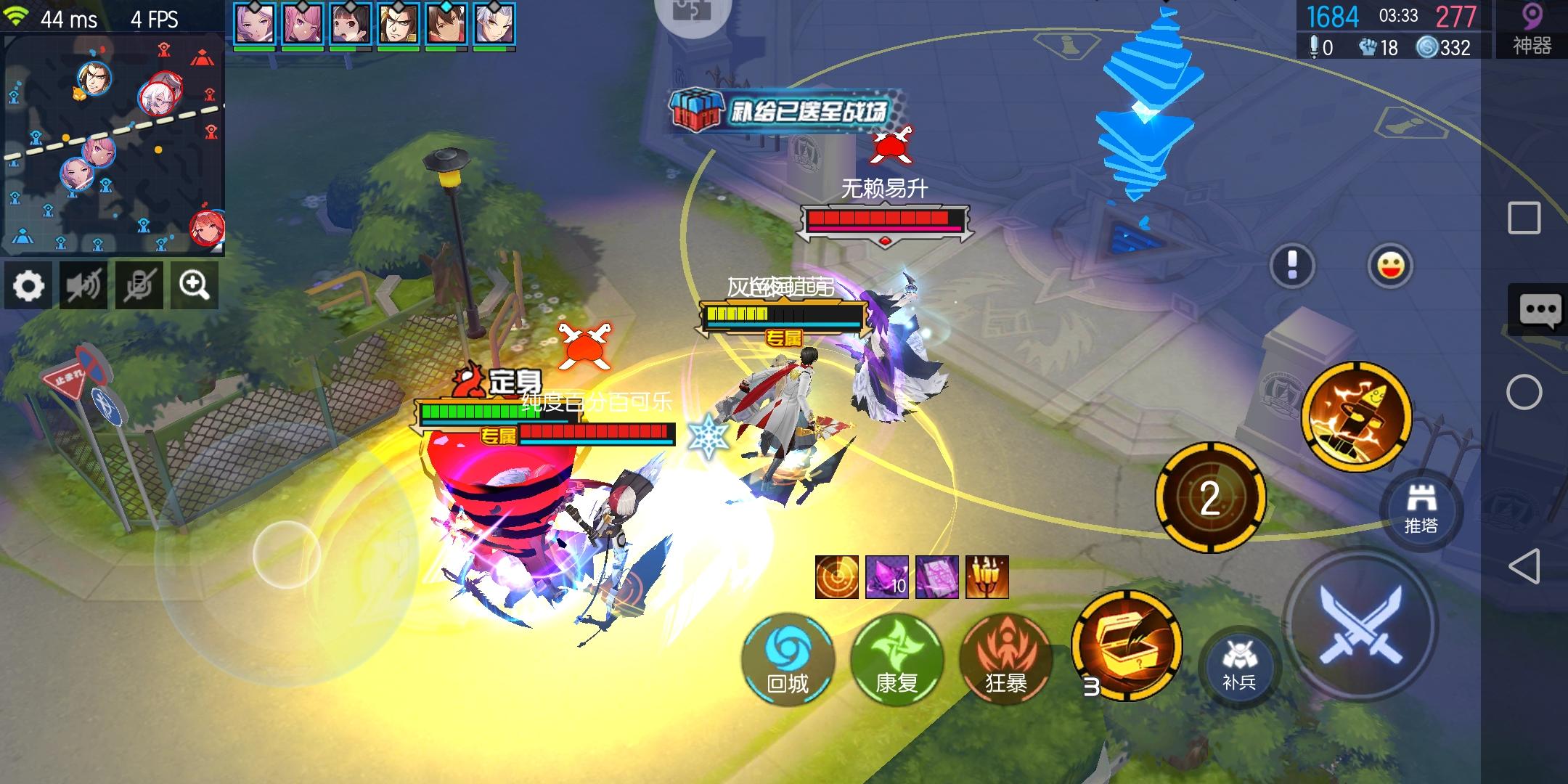Toggle the microphone mute icon
The width and height of the screenshot is (1568, 784).
coord(139,285)
